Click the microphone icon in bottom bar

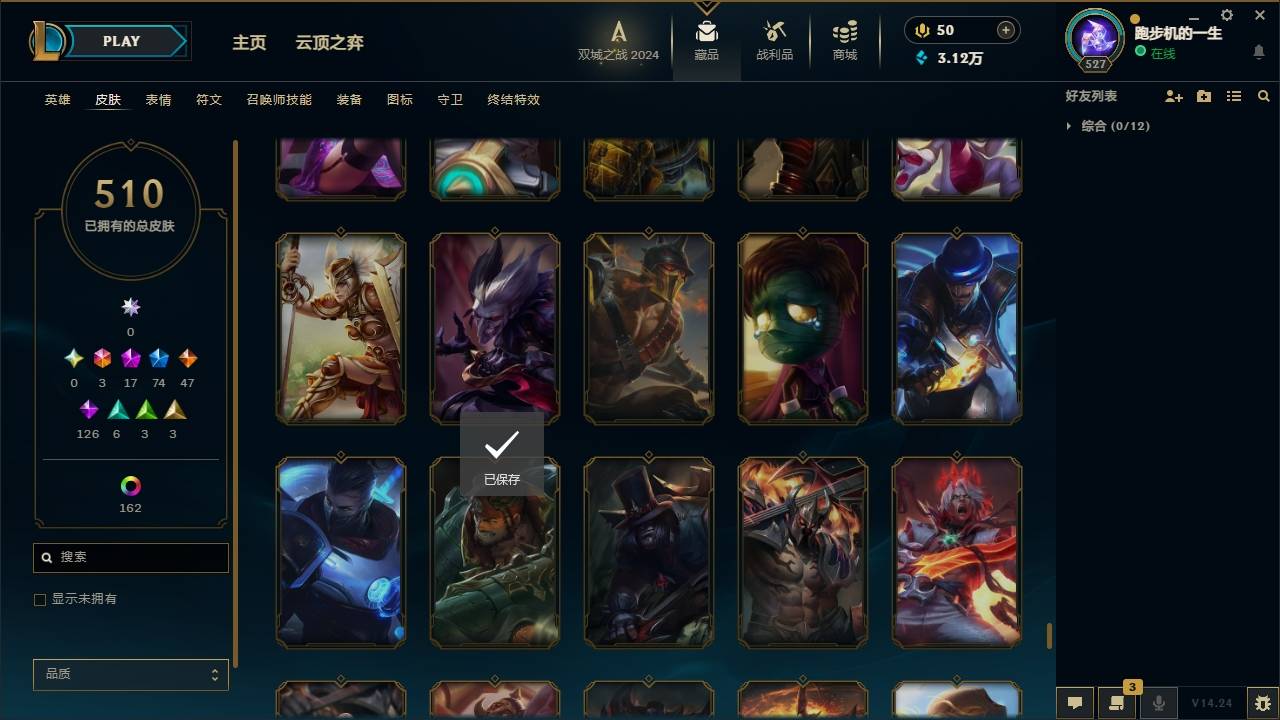(1159, 702)
